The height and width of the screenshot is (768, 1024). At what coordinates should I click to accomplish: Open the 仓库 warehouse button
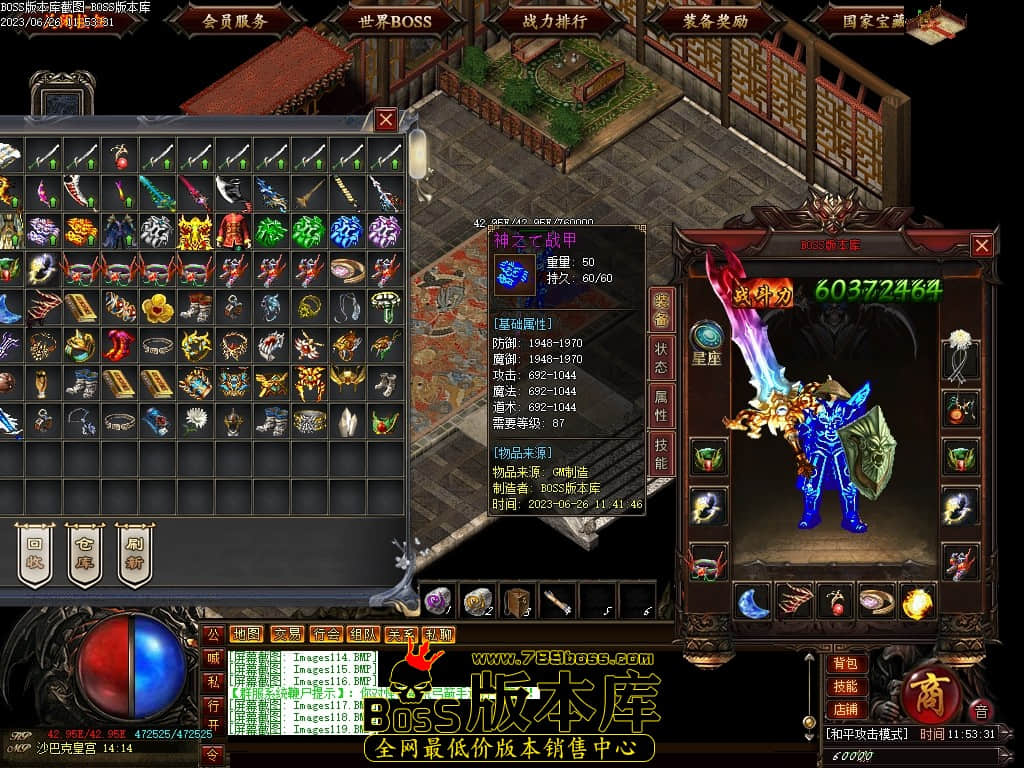85,554
